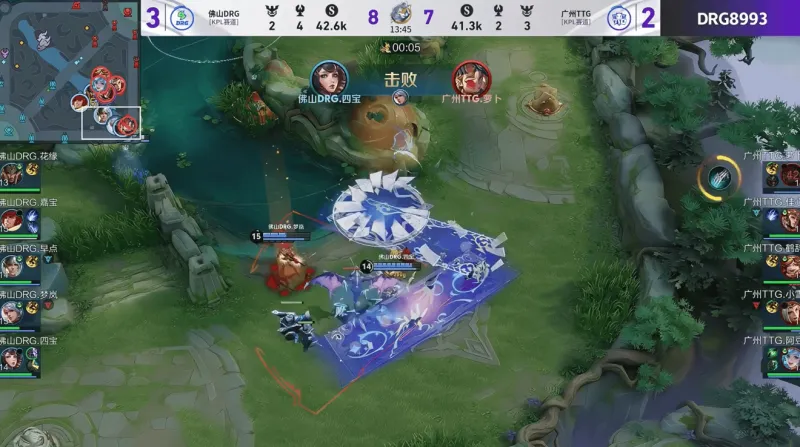Click the 佛山DRG team logo on scoreboard
Viewport: 800px width, 447px height.
181,17
